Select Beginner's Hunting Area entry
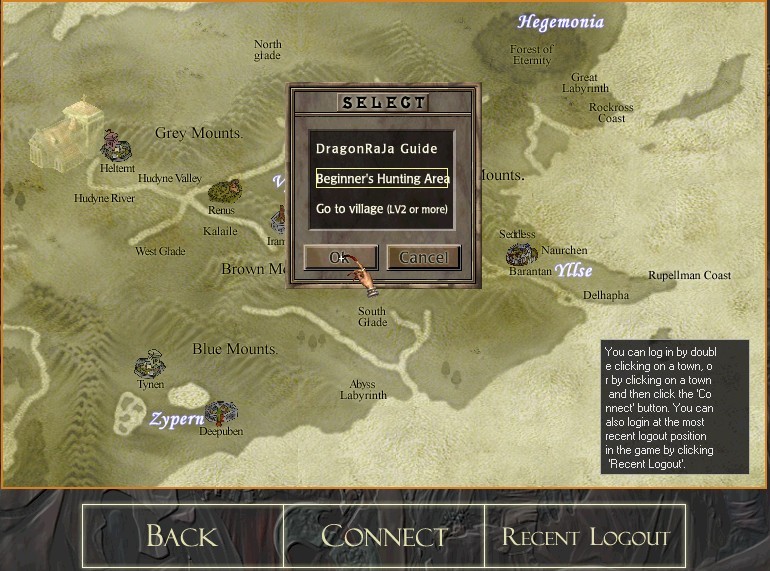Screen dimensions: 770x571 pos(381,179)
